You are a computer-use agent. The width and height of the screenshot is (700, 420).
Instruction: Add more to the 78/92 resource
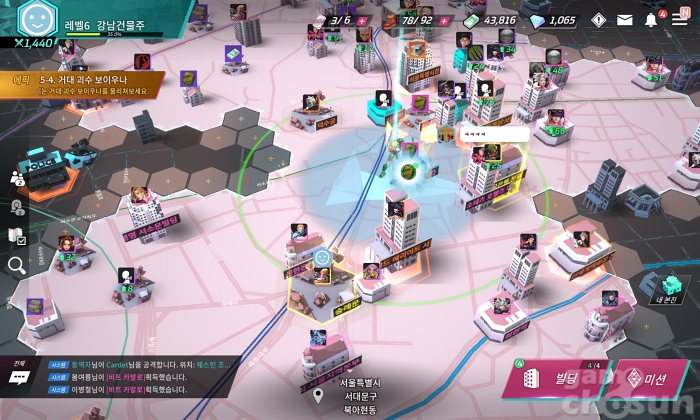[443, 20]
